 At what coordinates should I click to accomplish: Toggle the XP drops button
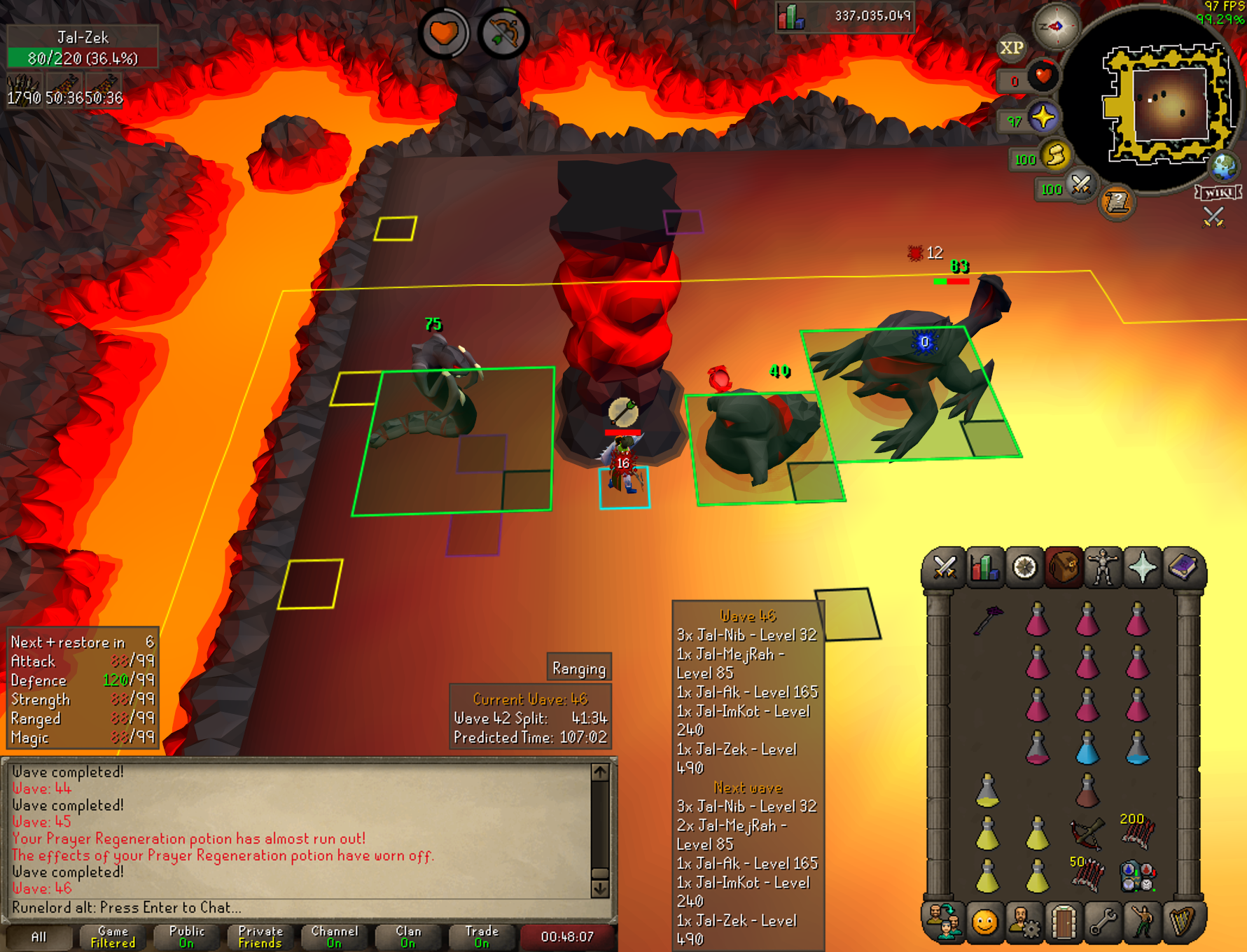pos(1011,48)
